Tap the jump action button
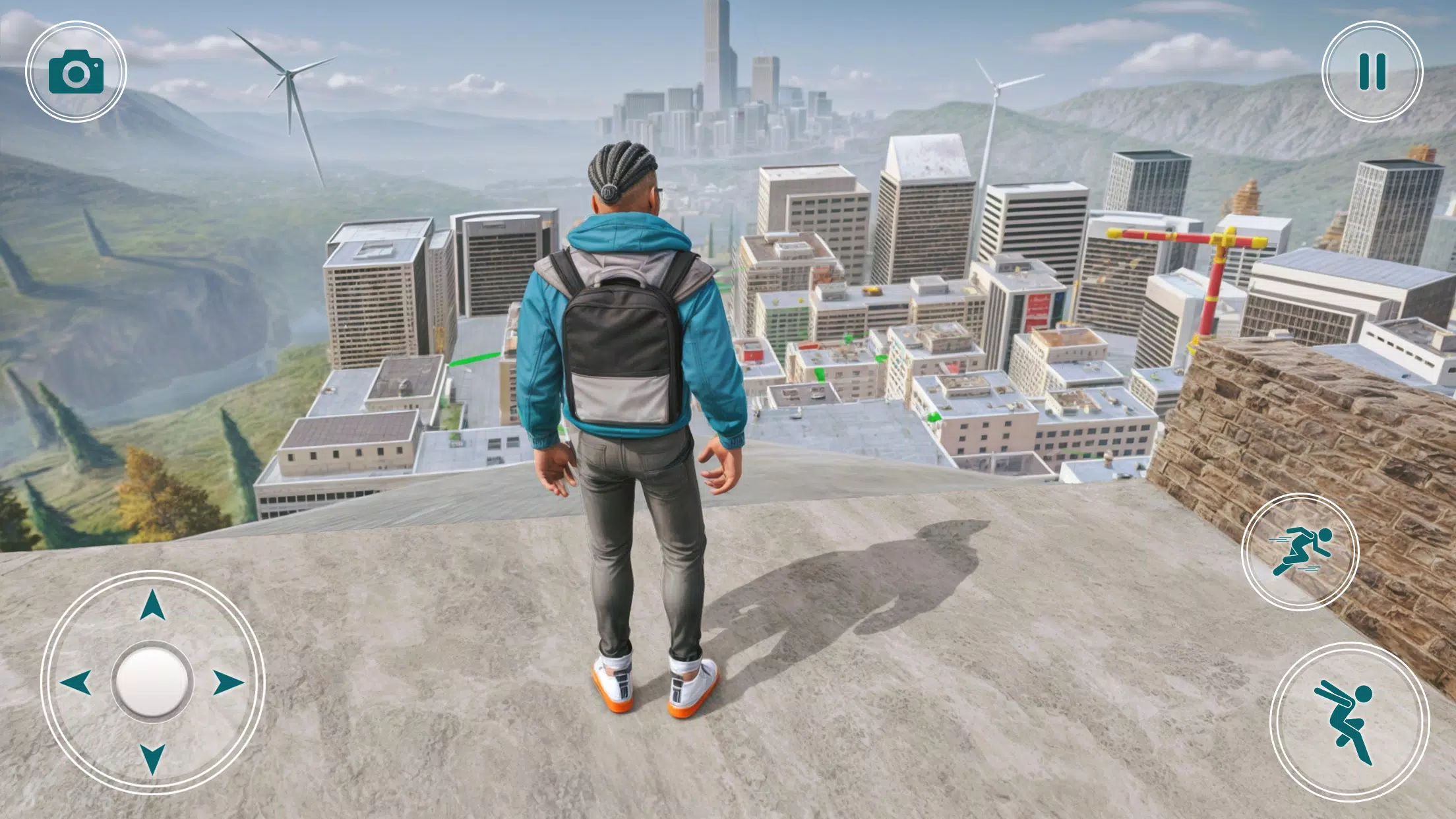Screen dimensions: 1456x819 tap(1349, 722)
